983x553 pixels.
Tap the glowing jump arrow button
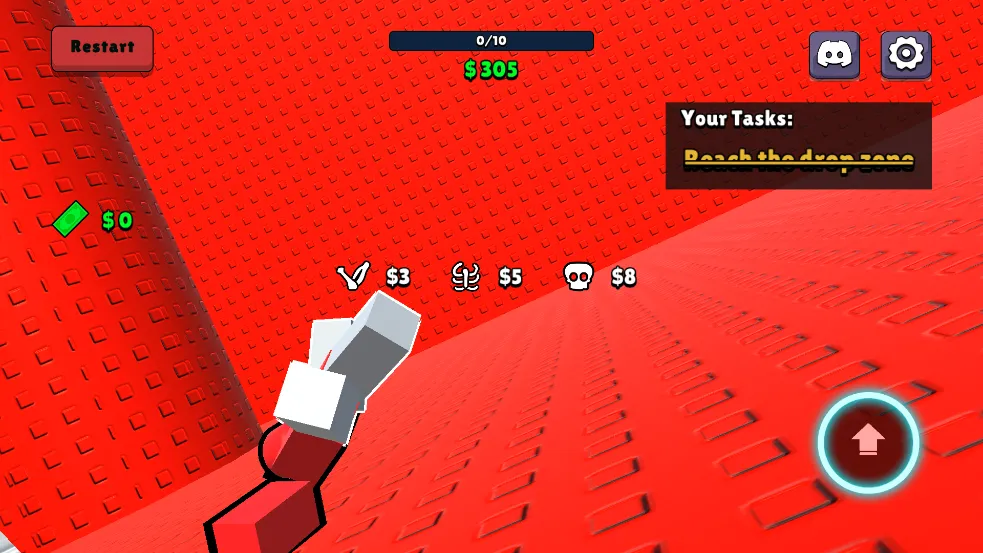(x=868, y=441)
